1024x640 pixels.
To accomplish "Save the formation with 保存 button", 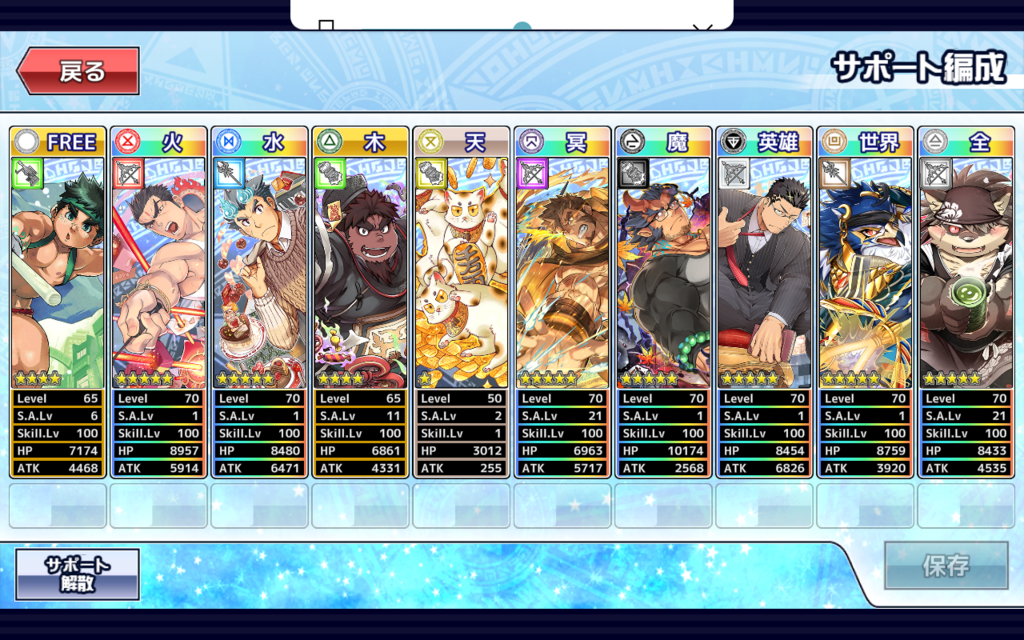I will 945,566.
